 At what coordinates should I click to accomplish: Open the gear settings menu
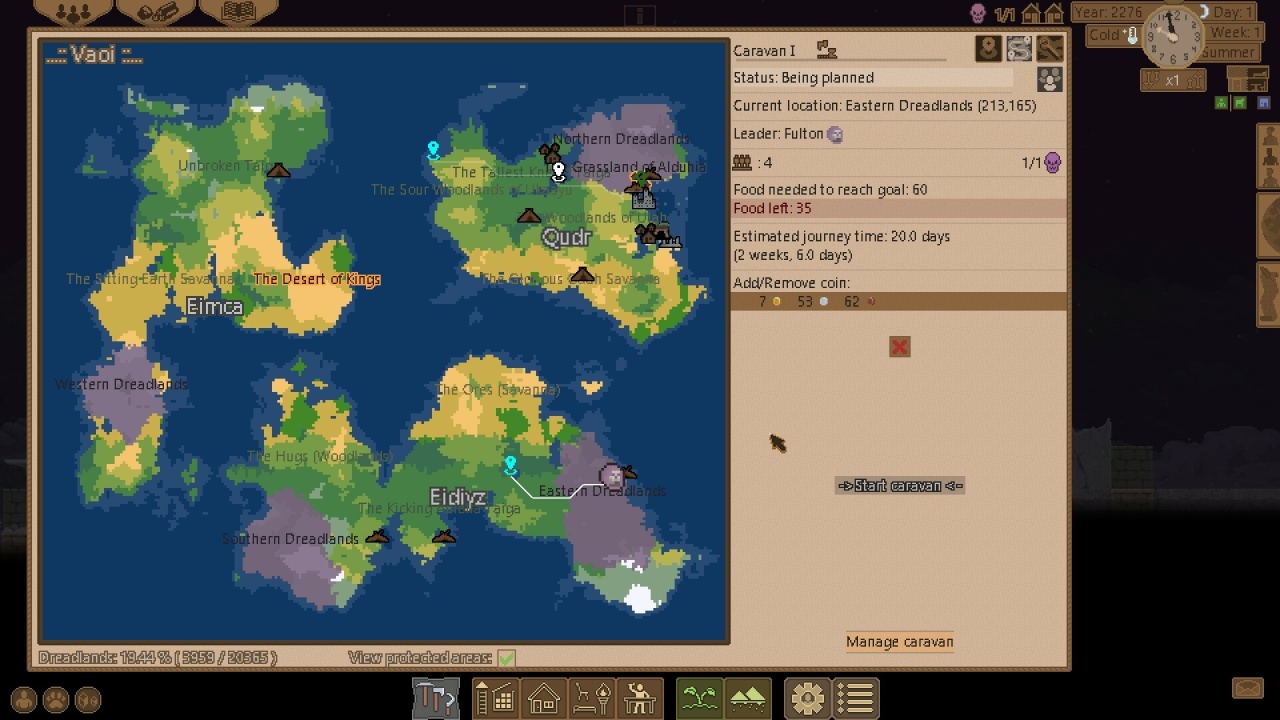pyautogui.click(x=807, y=697)
